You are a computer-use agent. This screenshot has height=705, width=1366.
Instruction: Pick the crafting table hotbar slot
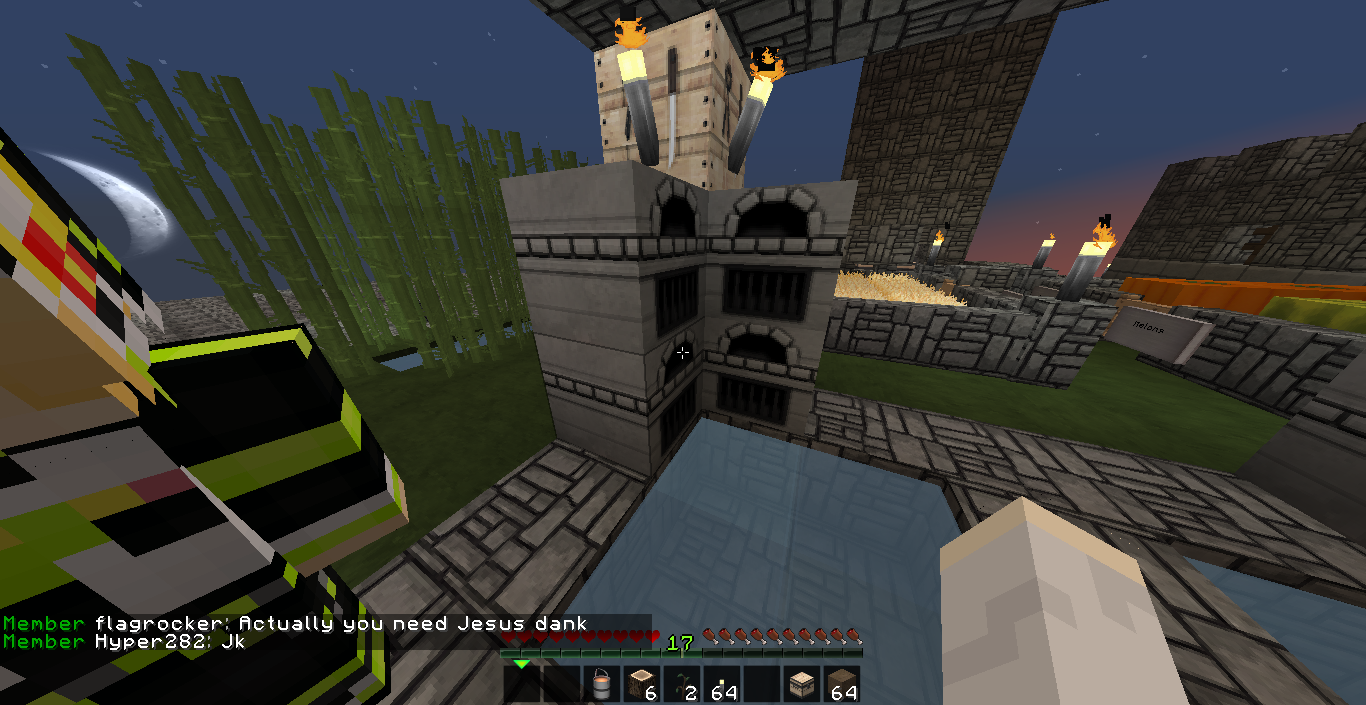pos(801,685)
